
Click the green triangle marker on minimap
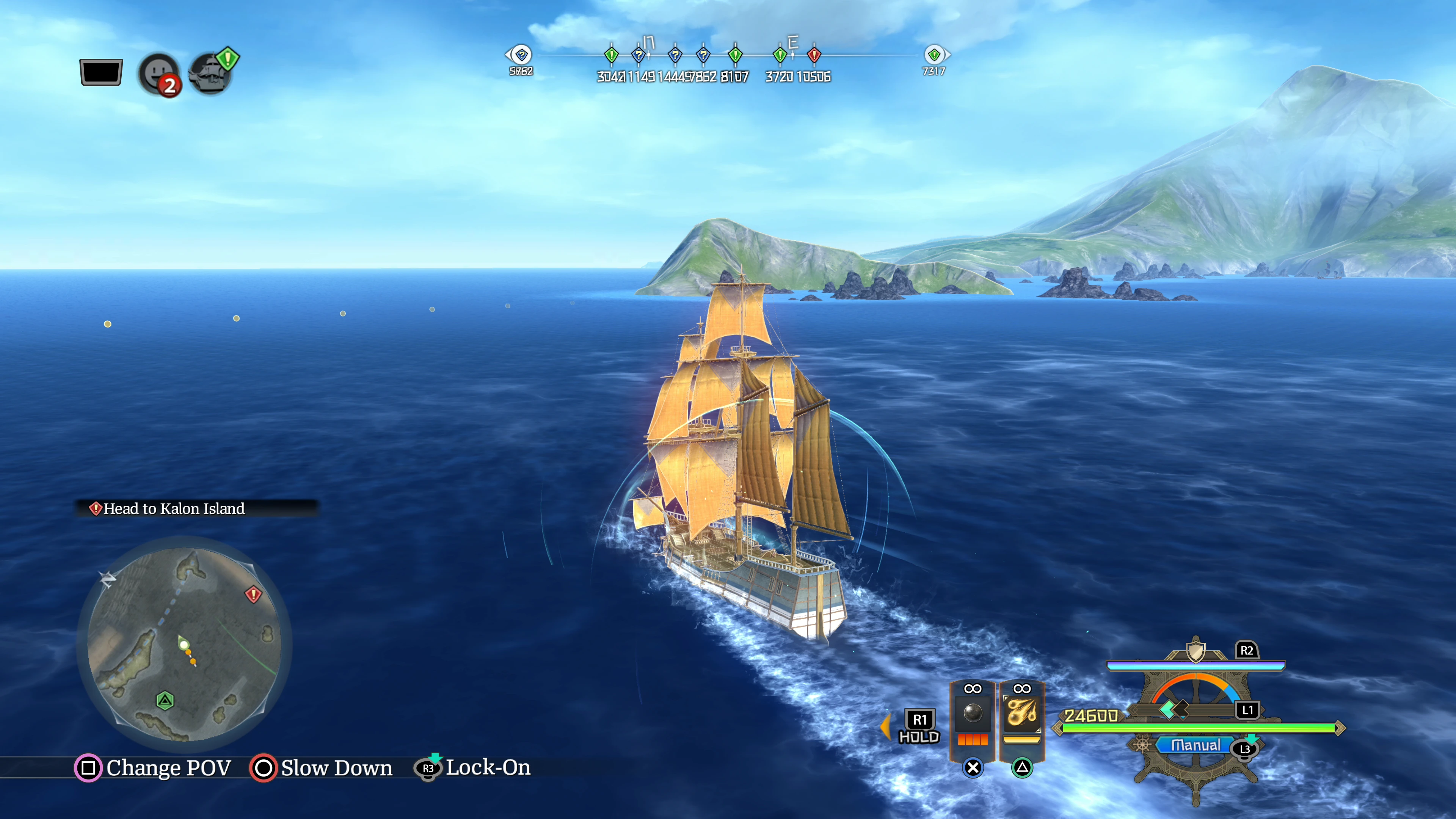pyautogui.click(x=165, y=701)
